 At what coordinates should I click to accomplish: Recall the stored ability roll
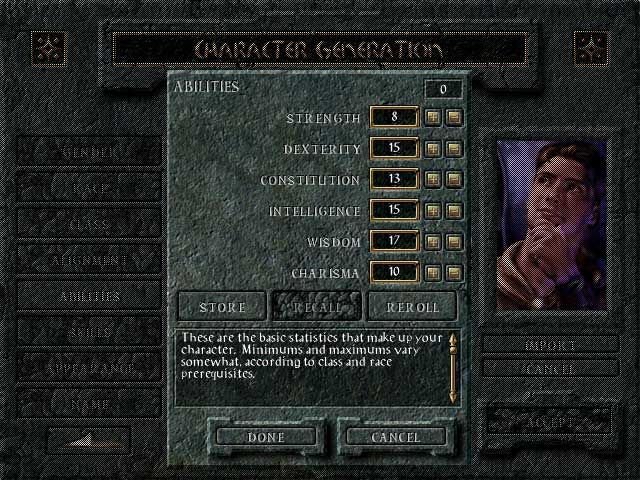click(x=316, y=305)
